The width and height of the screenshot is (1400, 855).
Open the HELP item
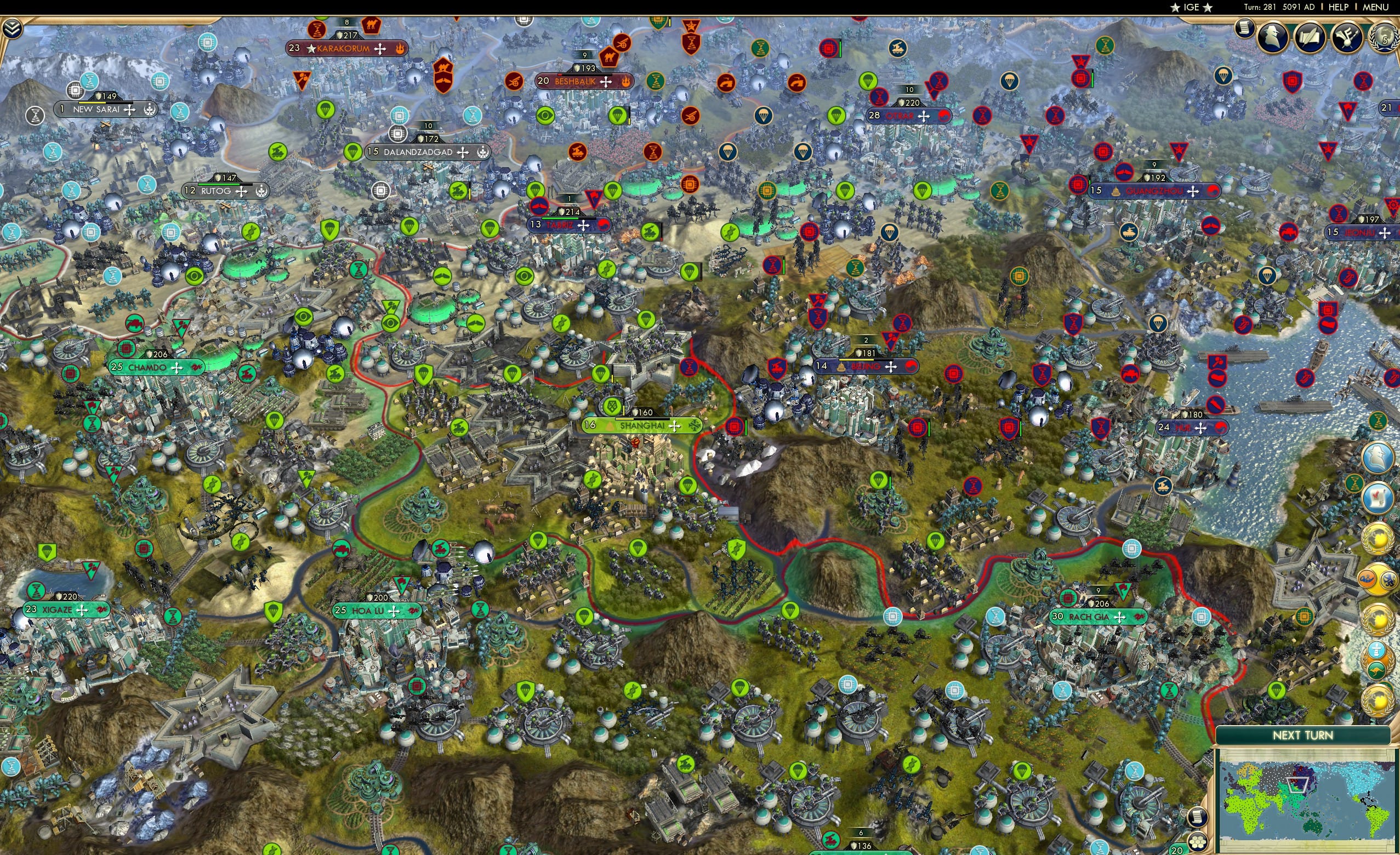1339,7
